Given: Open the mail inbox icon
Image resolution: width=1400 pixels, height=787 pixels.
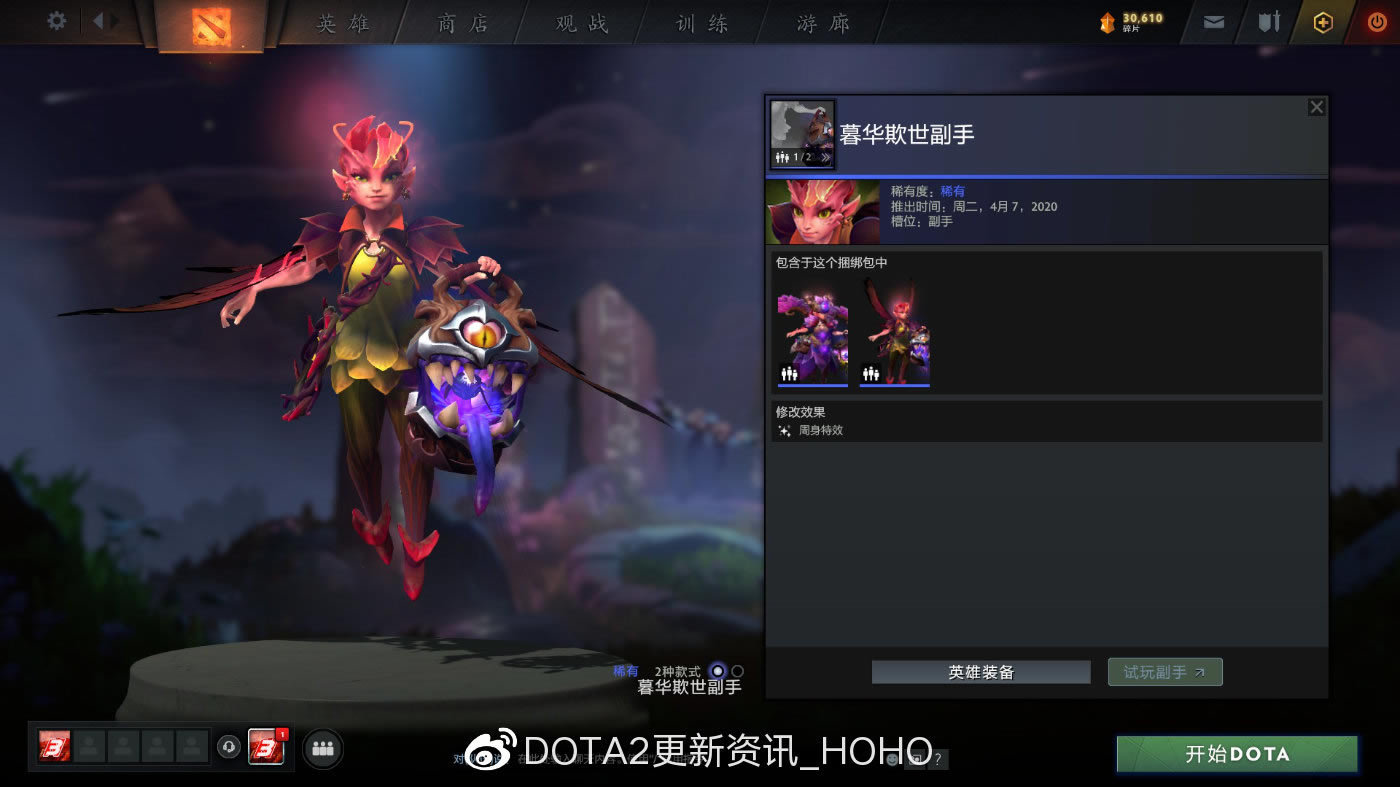Looking at the screenshot, I should point(1213,21).
